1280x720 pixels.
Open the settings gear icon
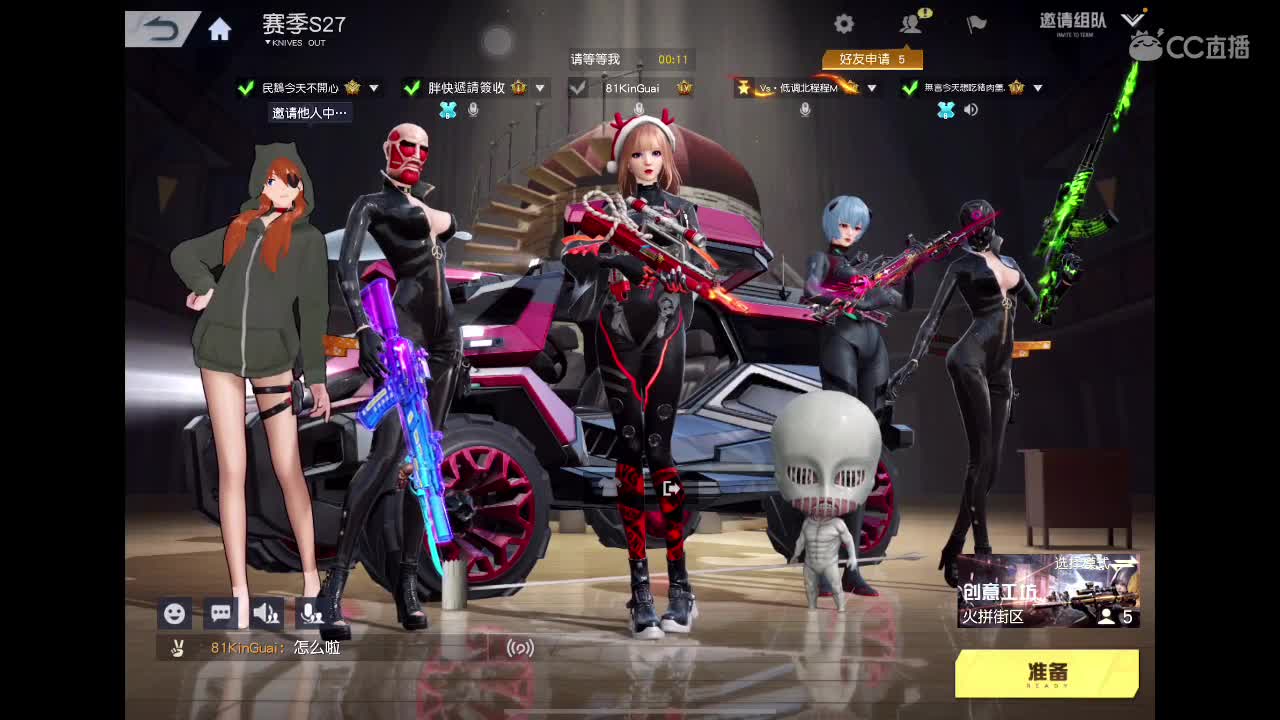tap(843, 23)
